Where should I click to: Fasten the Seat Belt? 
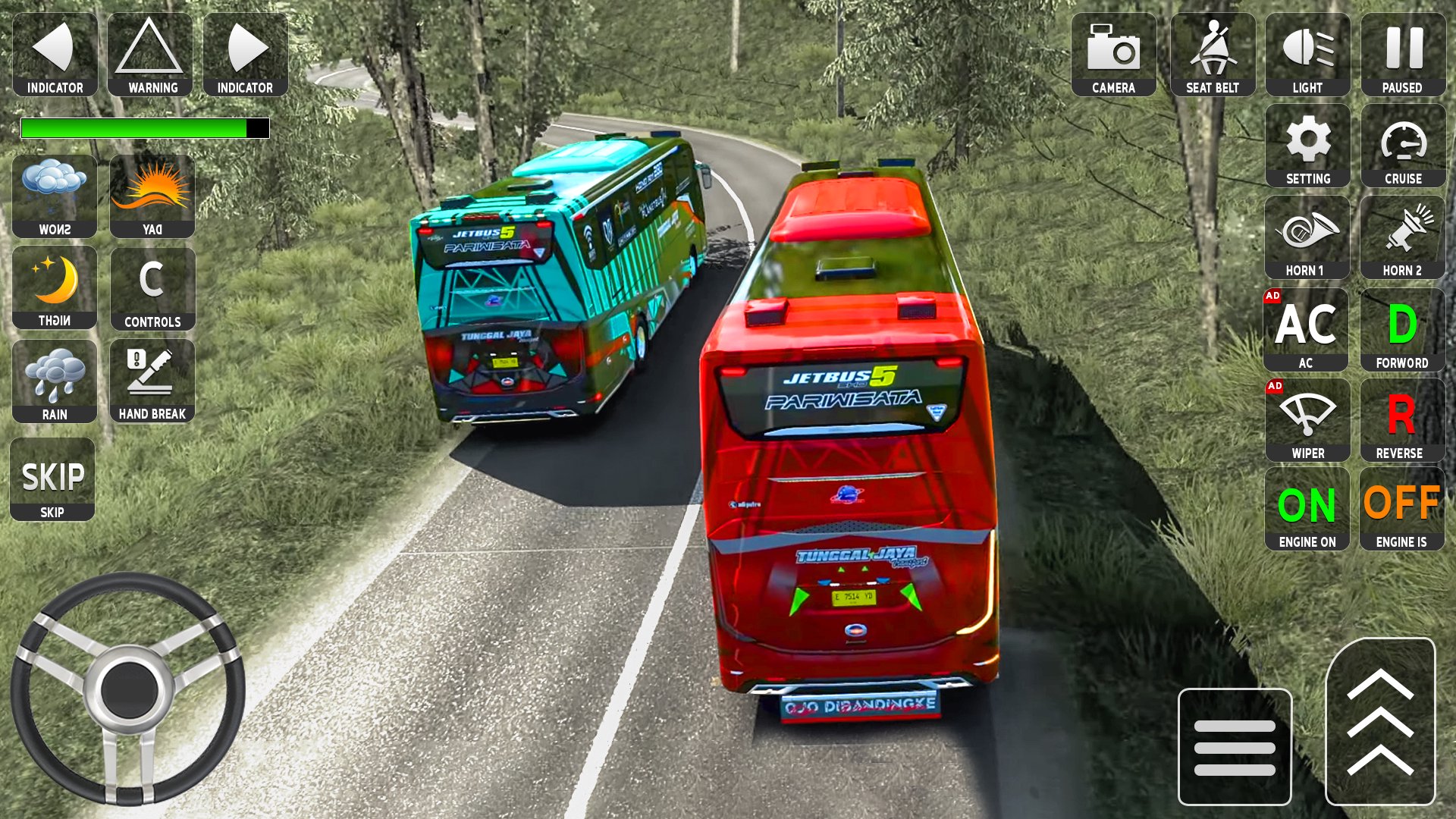1213,55
